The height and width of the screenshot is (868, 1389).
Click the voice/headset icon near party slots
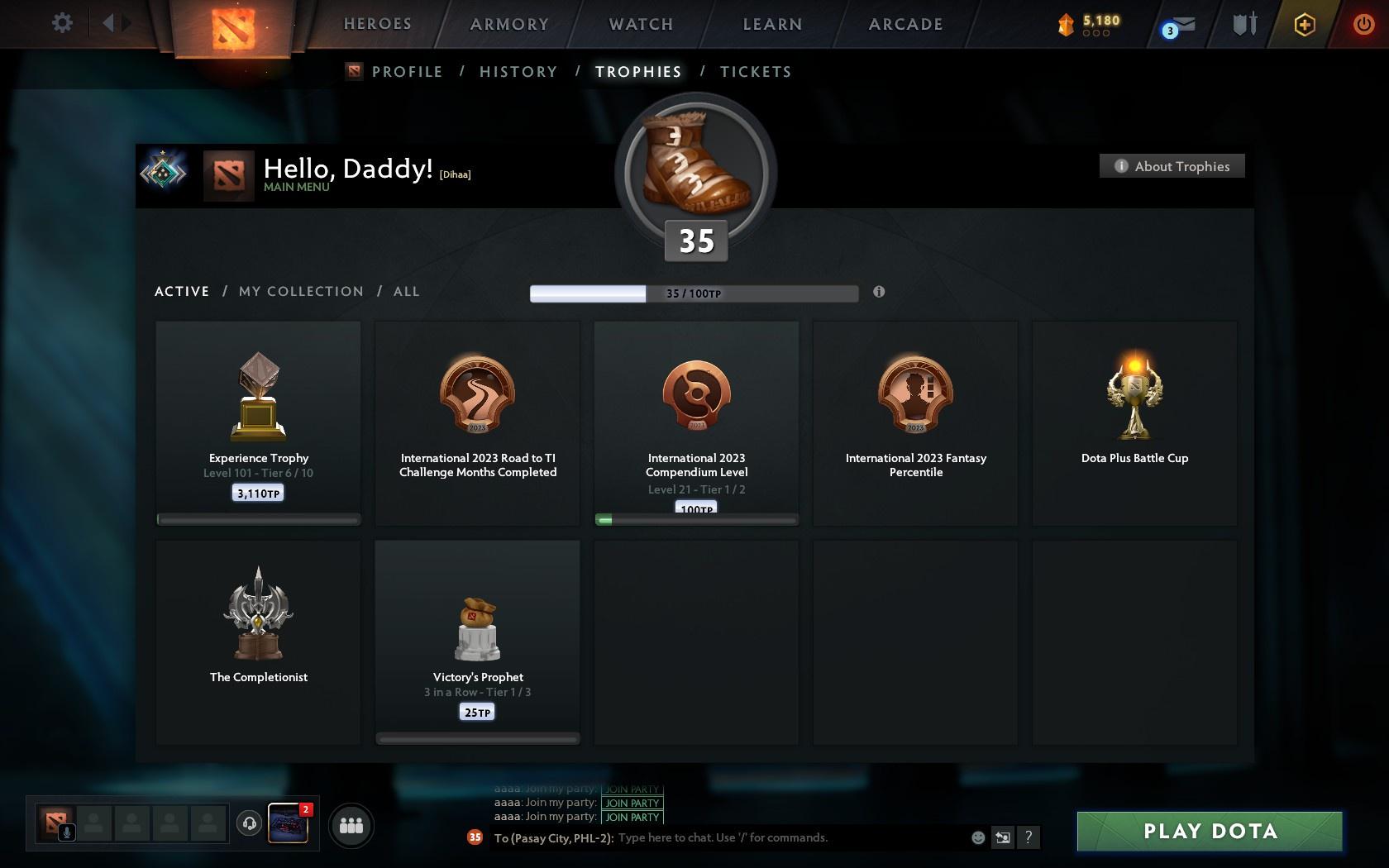coord(250,822)
